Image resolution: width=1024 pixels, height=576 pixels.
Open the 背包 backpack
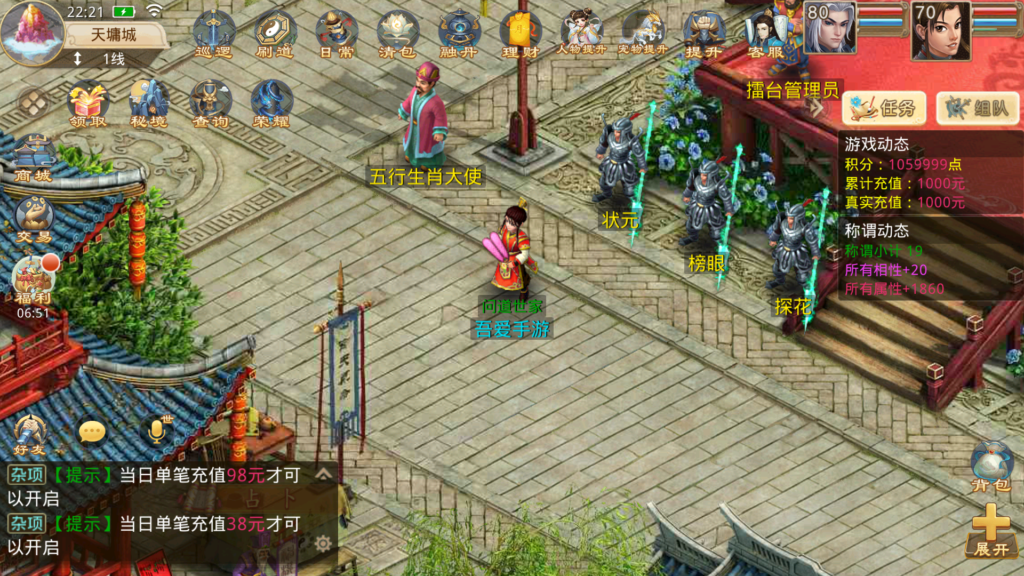pos(991,465)
